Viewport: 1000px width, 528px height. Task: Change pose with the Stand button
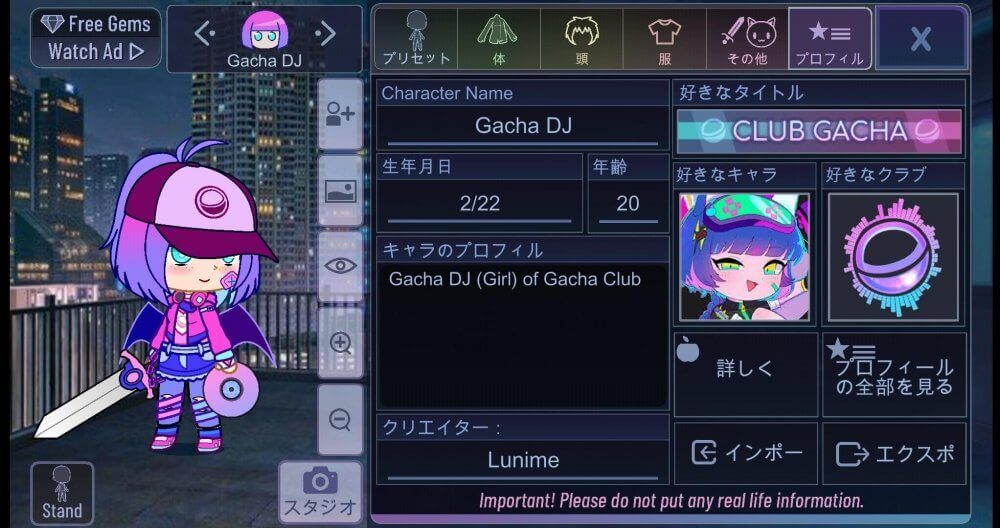pyautogui.click(x=62, y=493)
